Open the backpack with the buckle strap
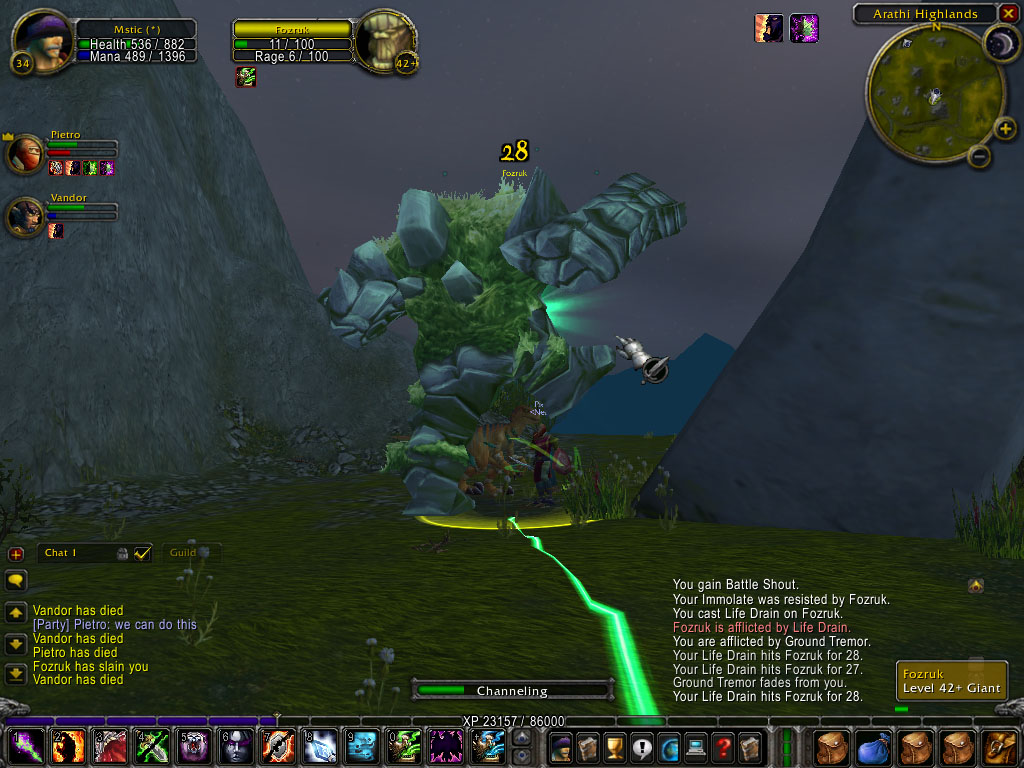Screen dimensions: 1024x768 [x=1001, y=747]
